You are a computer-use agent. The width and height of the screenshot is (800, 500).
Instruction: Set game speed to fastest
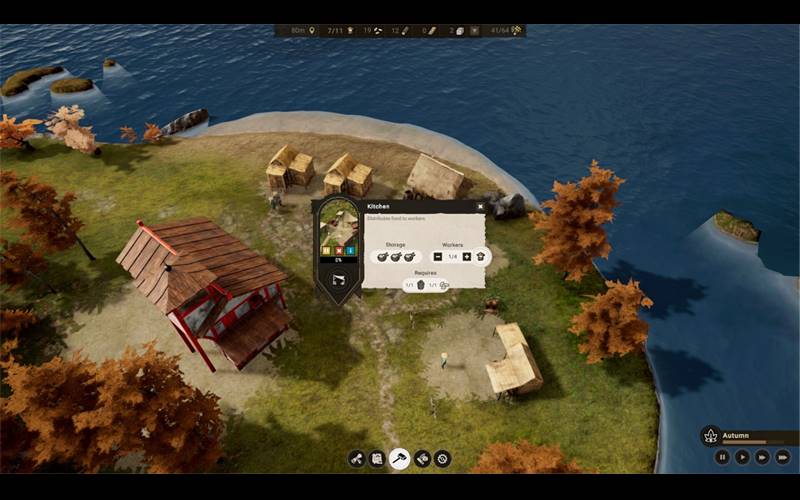784,457
